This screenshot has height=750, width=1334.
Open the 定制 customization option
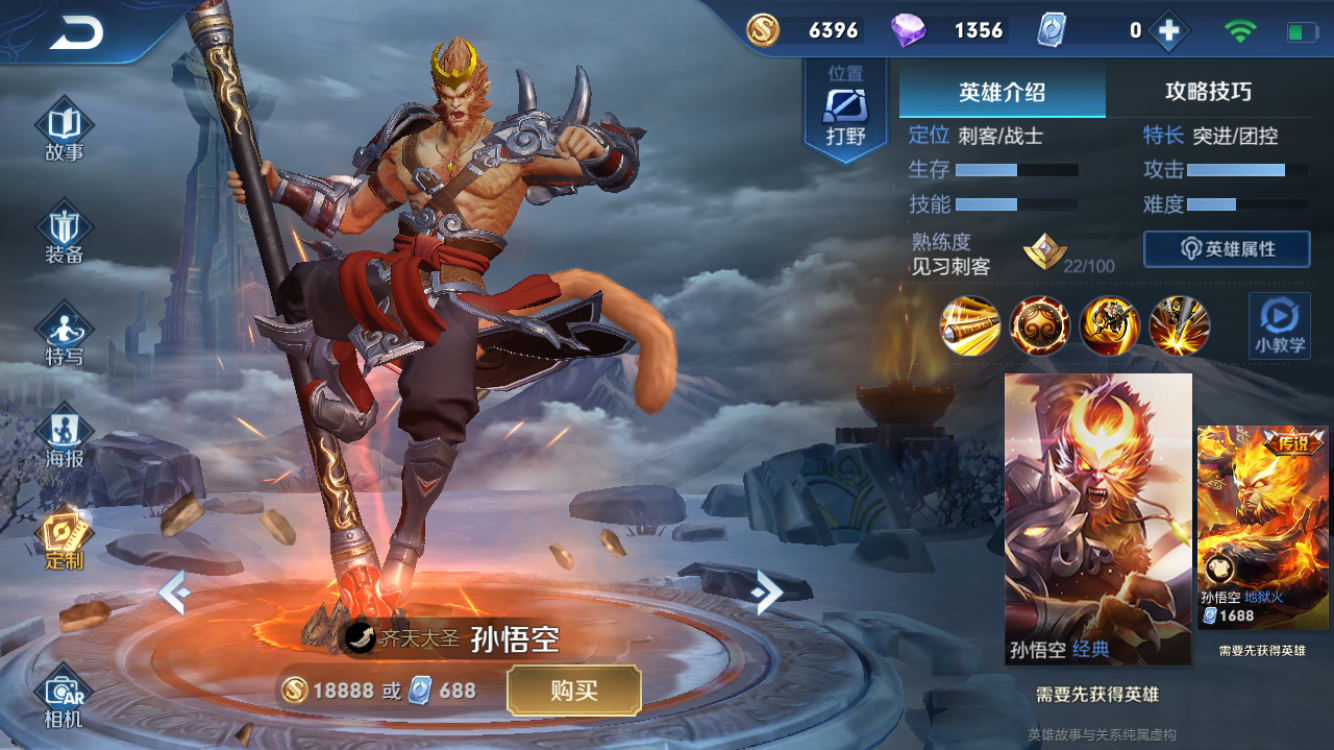point(64,539)
